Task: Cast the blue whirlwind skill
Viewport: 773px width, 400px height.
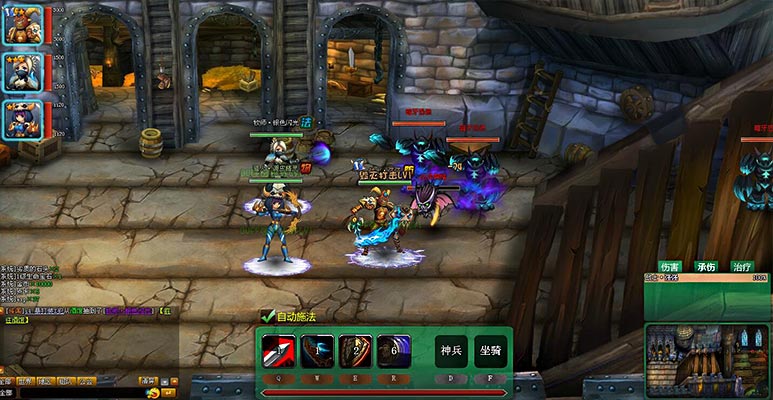Action: click(x=393, y=350)
